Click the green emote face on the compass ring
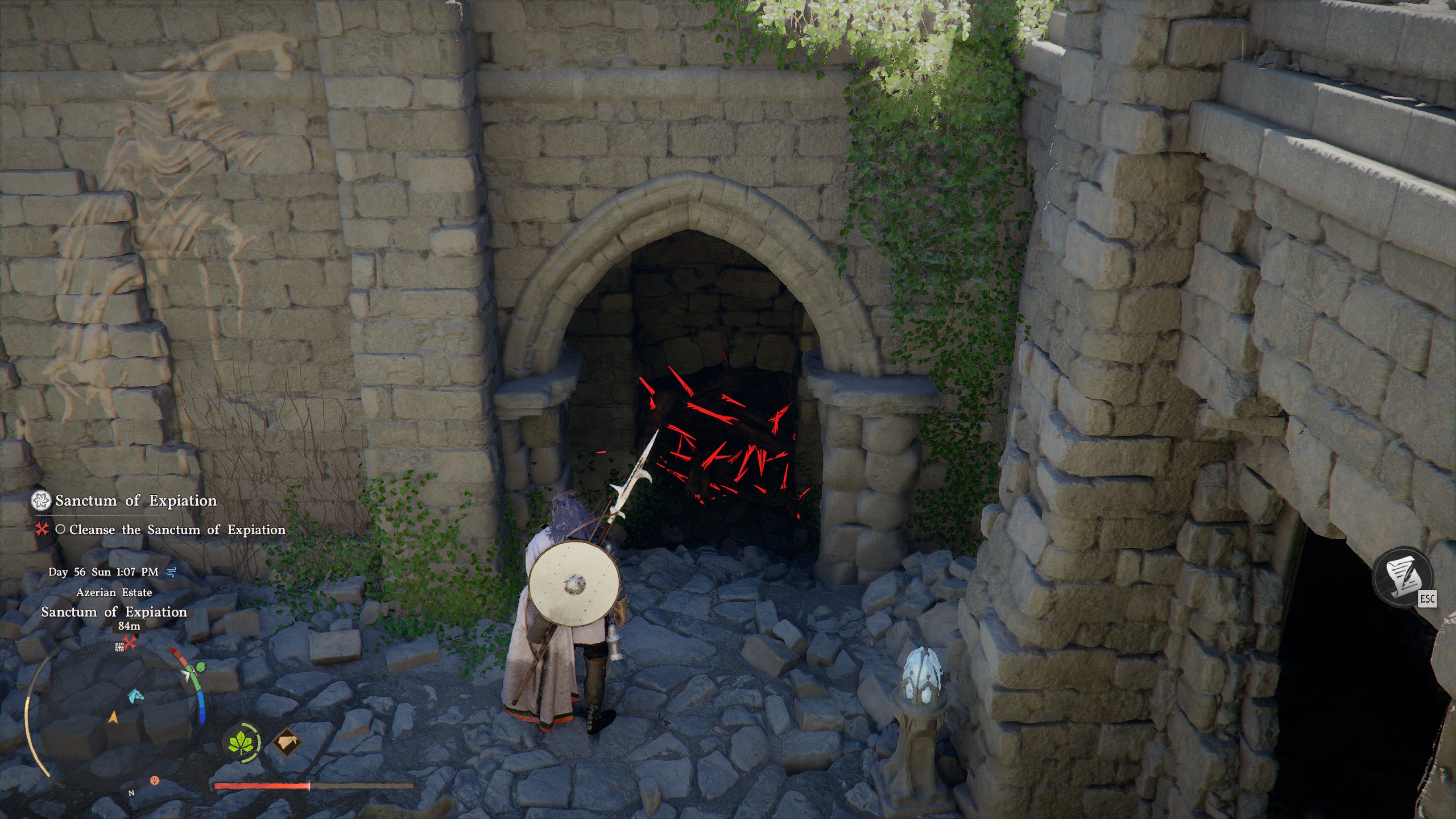This screenshot has height=819, width=1456. [200, 668]
